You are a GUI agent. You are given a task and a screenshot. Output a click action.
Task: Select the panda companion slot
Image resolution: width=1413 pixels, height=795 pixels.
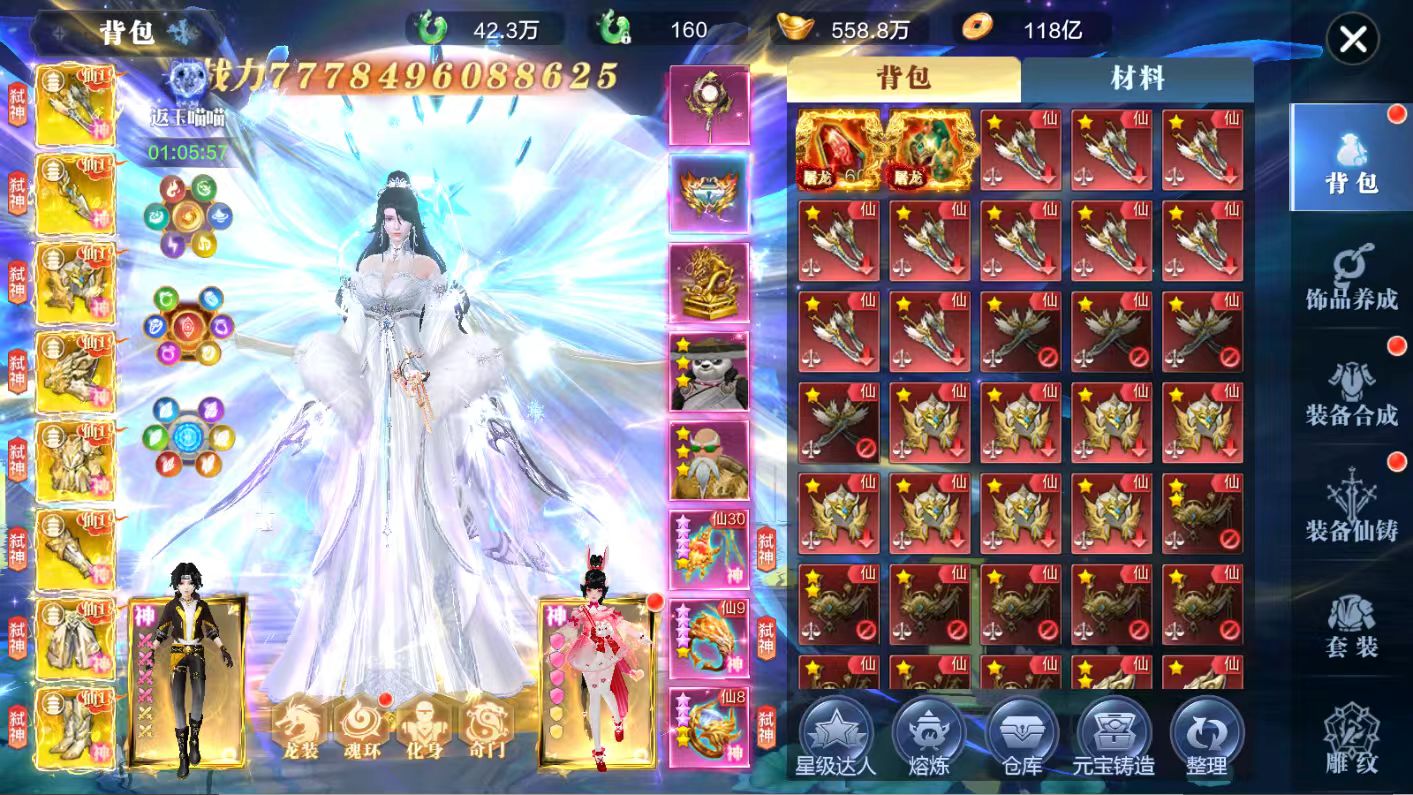[709, 371]
